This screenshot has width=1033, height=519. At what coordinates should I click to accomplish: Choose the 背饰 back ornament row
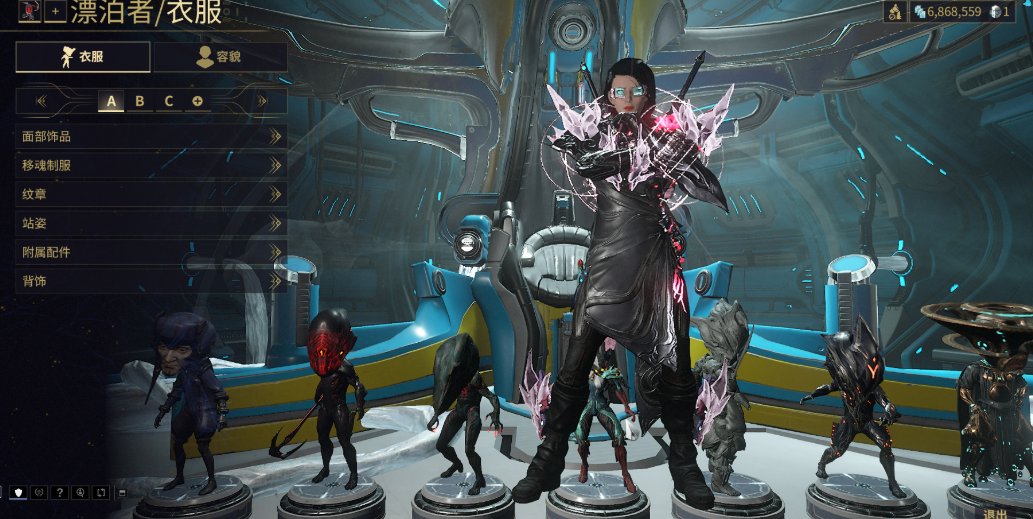(x=150, y=281)
